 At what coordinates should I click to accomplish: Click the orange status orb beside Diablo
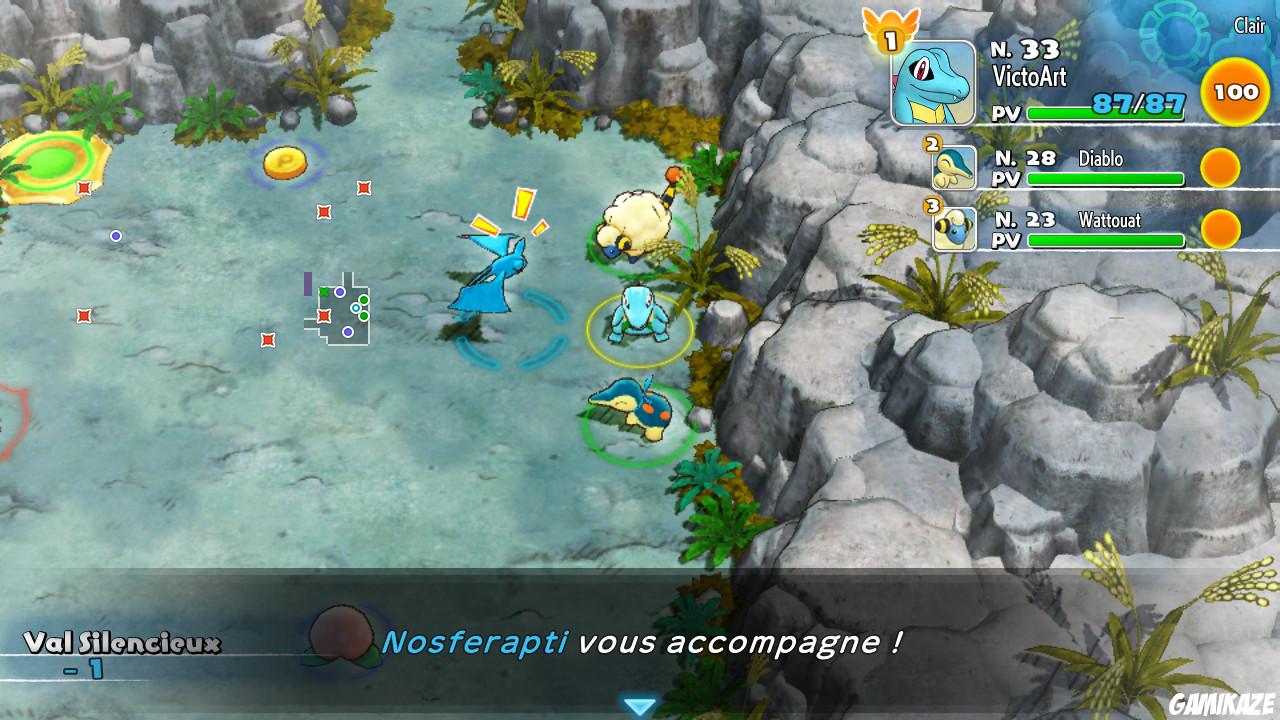click(x=1220, y=167)
